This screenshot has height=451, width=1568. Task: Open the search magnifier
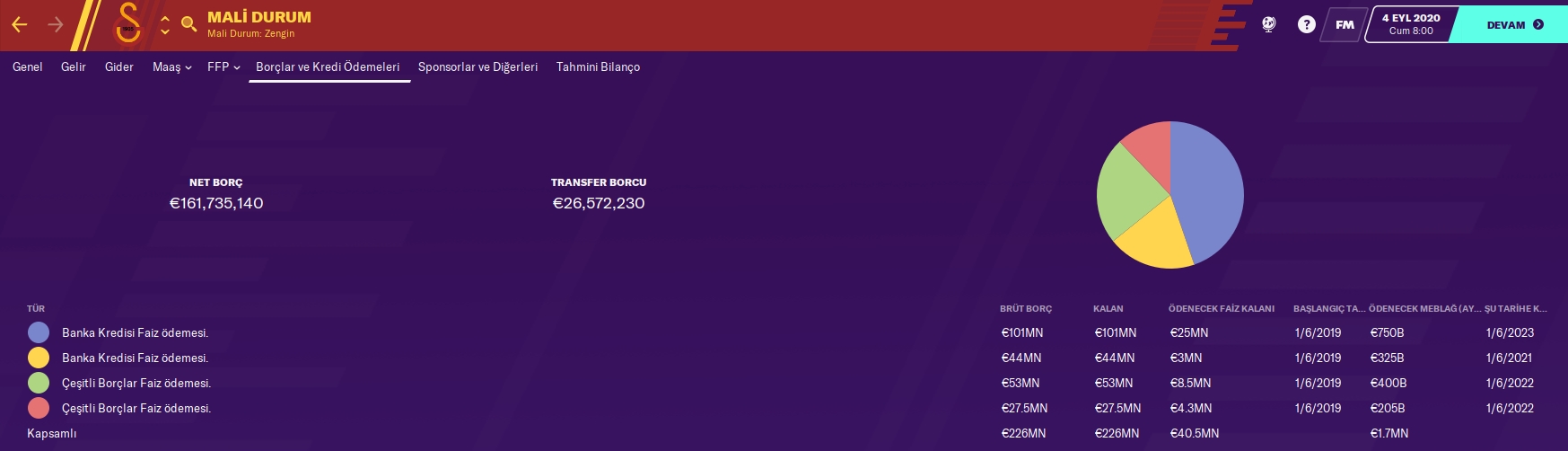pos(188,24)
